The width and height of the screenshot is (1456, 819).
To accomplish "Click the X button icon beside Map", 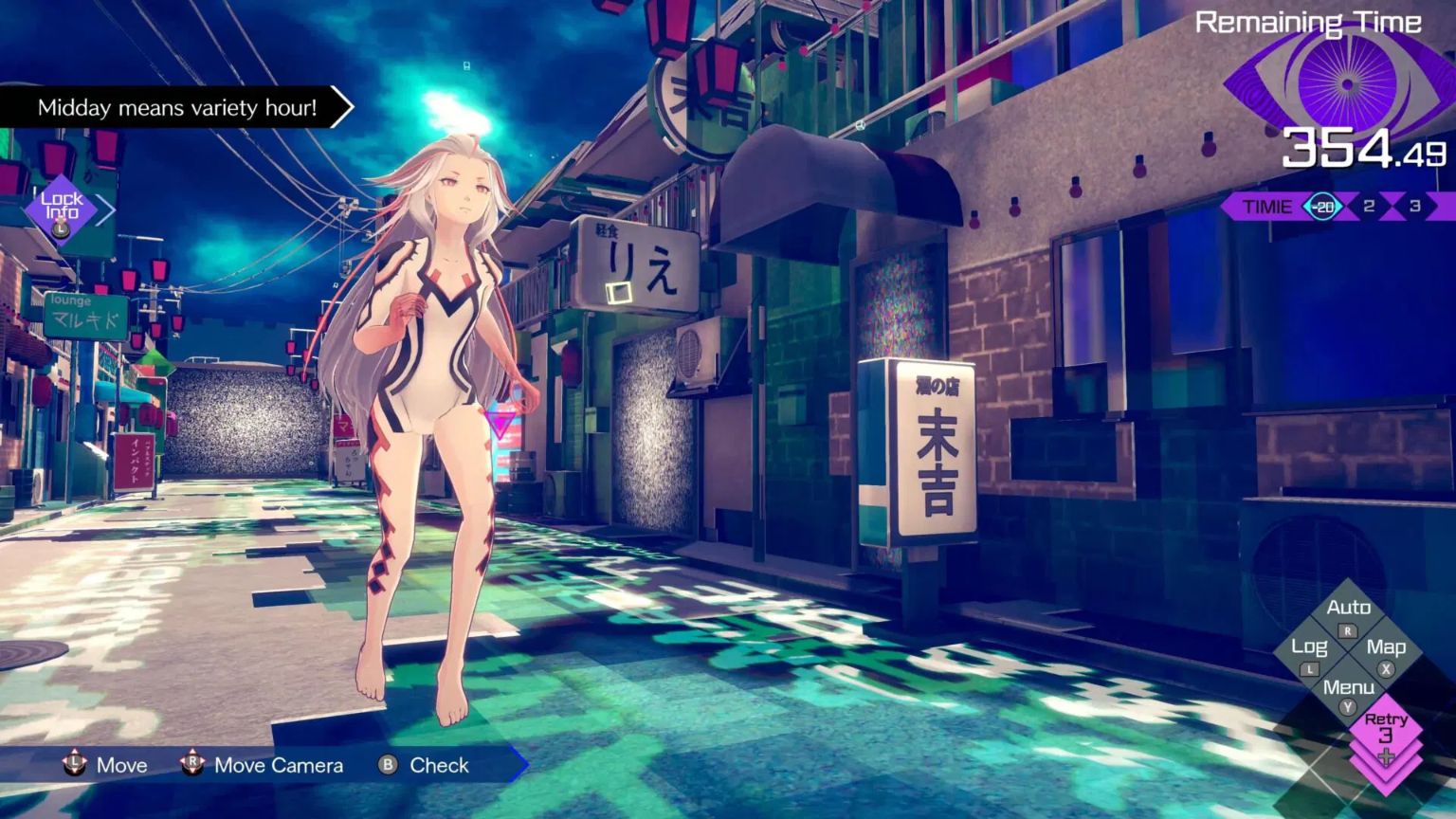I will (1385, 669).
